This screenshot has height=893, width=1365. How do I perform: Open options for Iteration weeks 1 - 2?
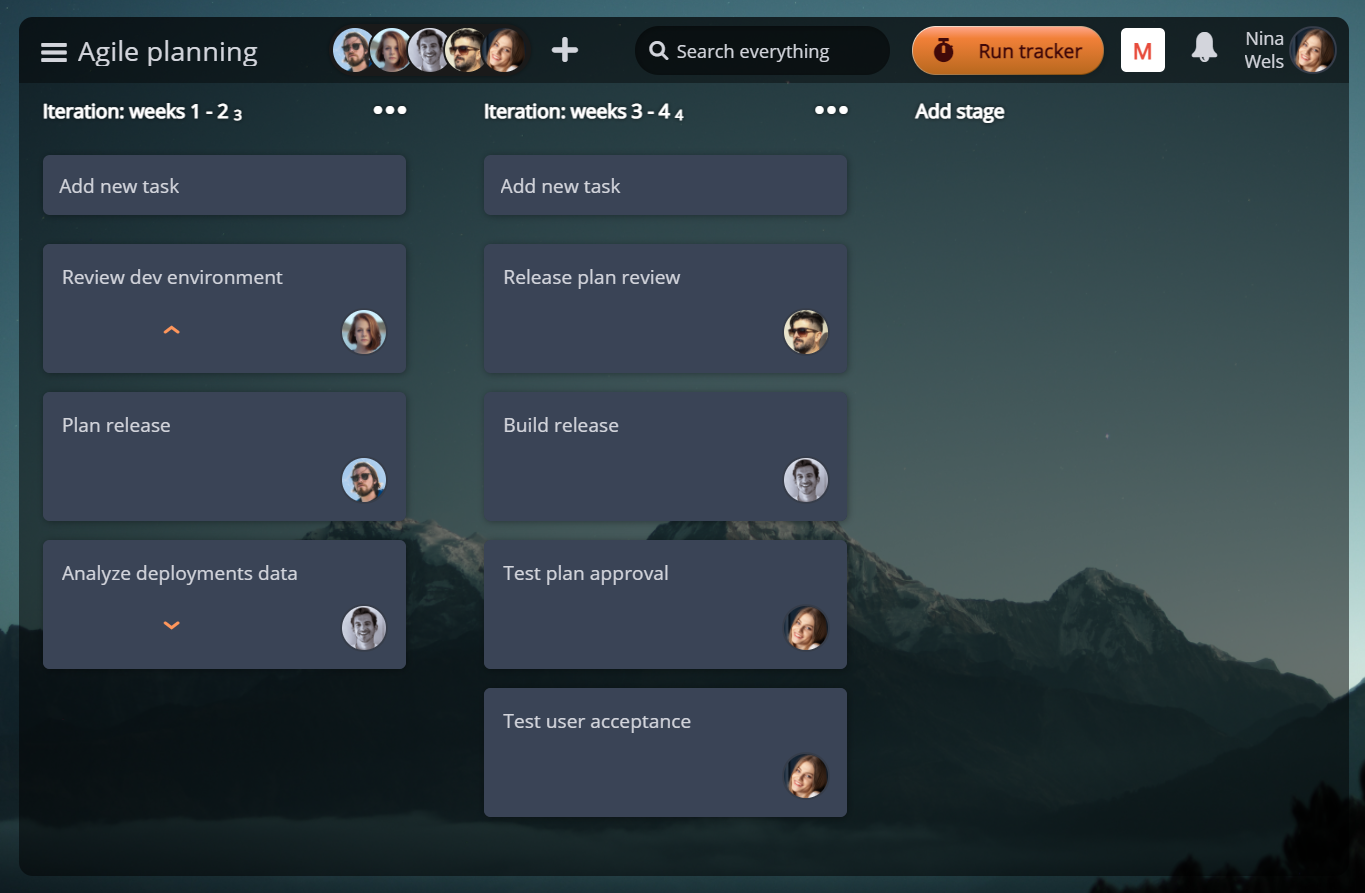coord(390,110)
